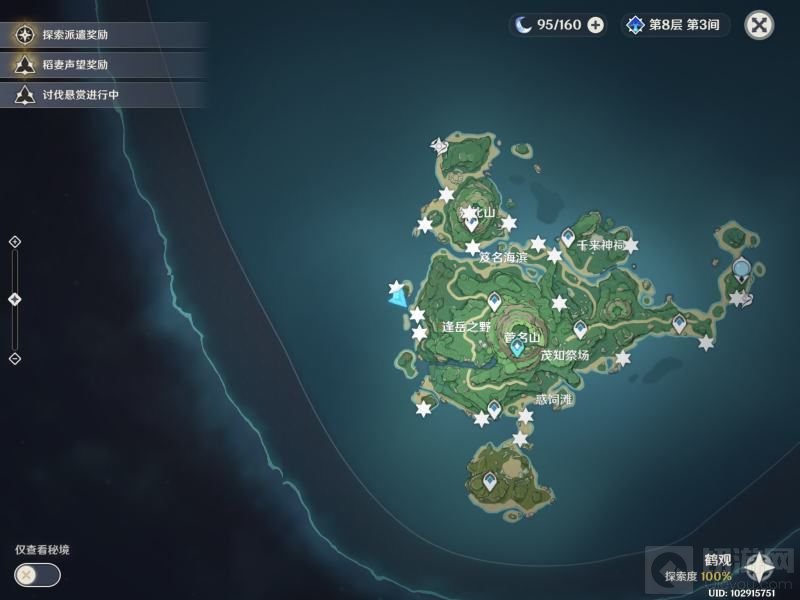
Task: Click the blue player location arrow
Action: point(398,294)
